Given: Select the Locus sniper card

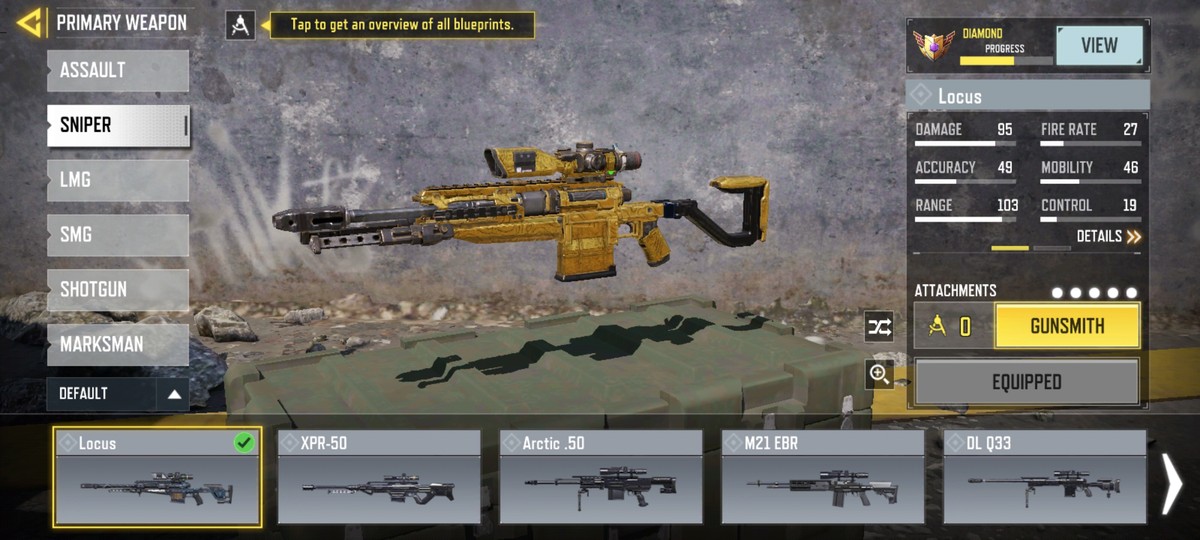Looking at the screenshot, I should (157, 478).
